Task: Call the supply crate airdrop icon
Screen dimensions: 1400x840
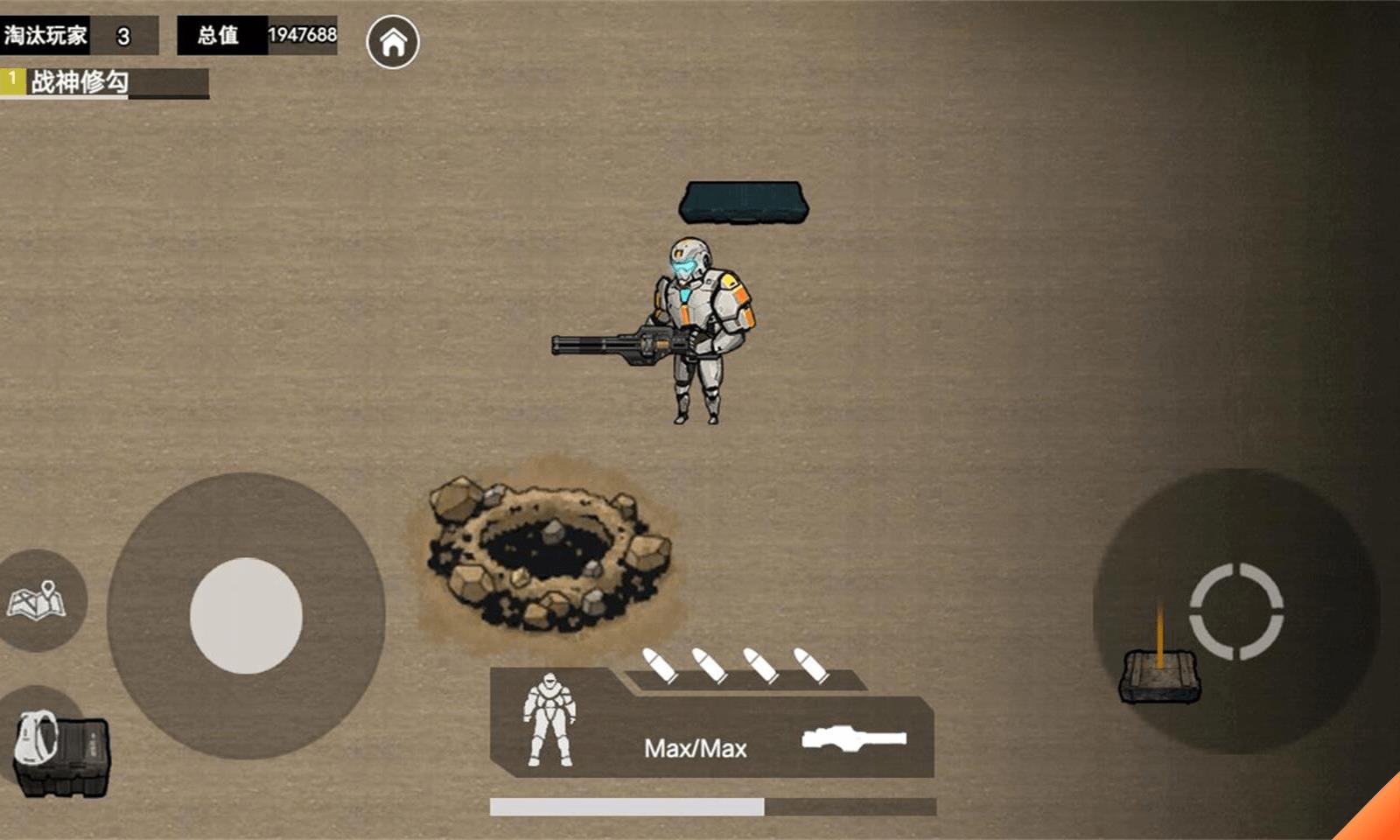Action: 1160,673
